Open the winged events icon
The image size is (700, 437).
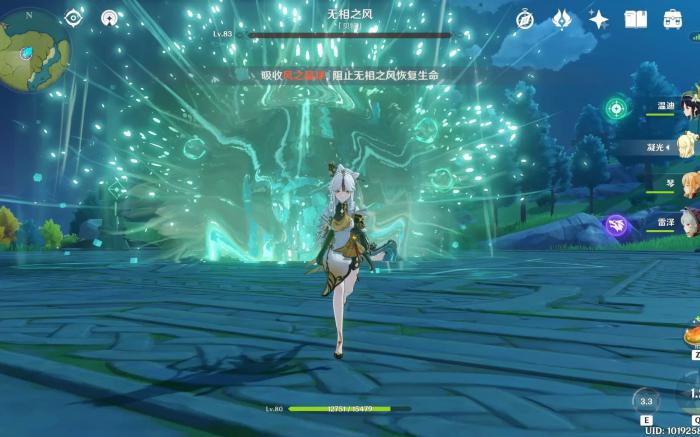(x=562, y=19)
